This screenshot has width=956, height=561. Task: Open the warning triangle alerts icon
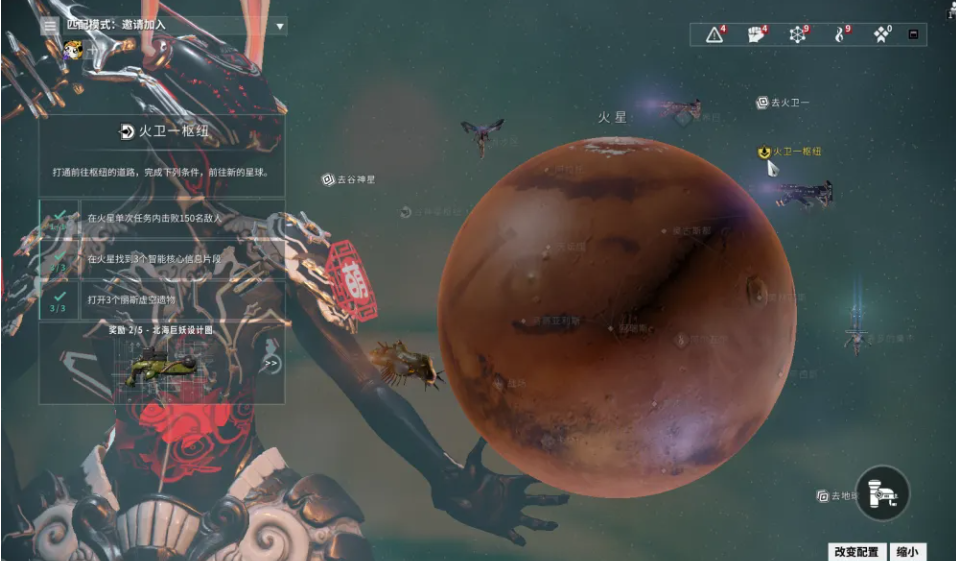715,35
